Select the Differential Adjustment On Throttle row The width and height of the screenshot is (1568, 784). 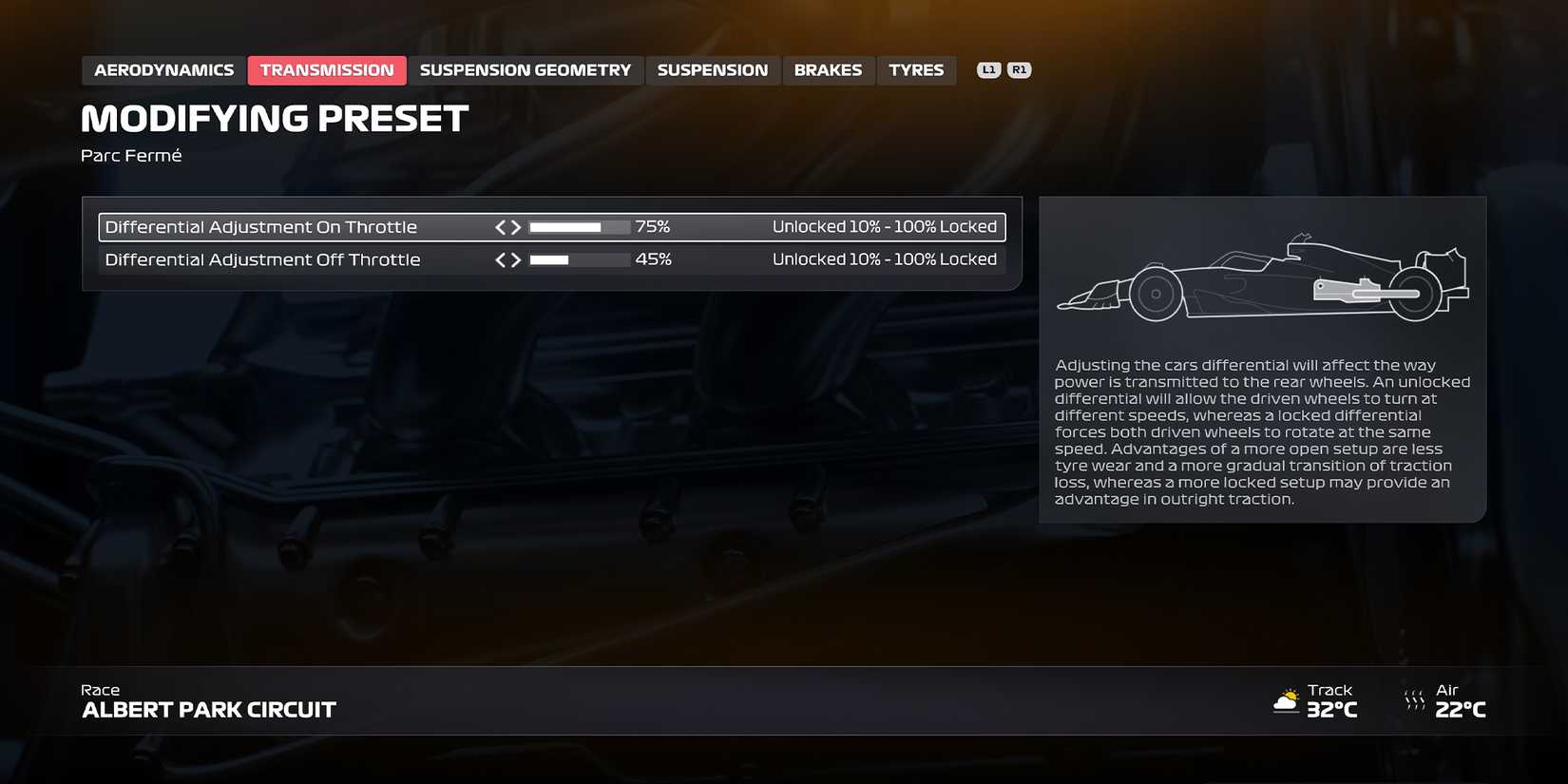click(x=261, y=226)
